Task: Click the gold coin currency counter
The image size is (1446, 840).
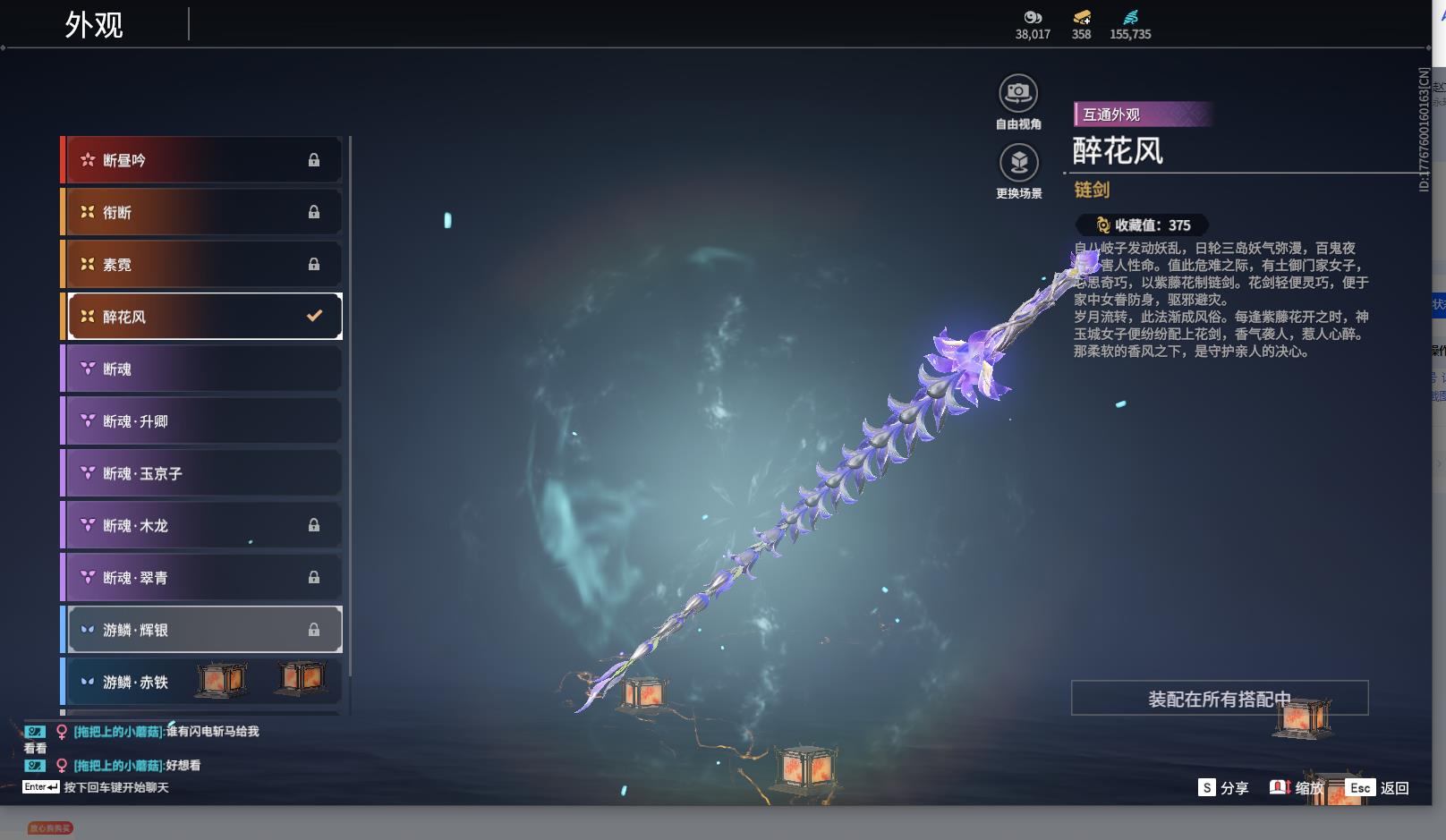Action: (x=1081, y=24)
